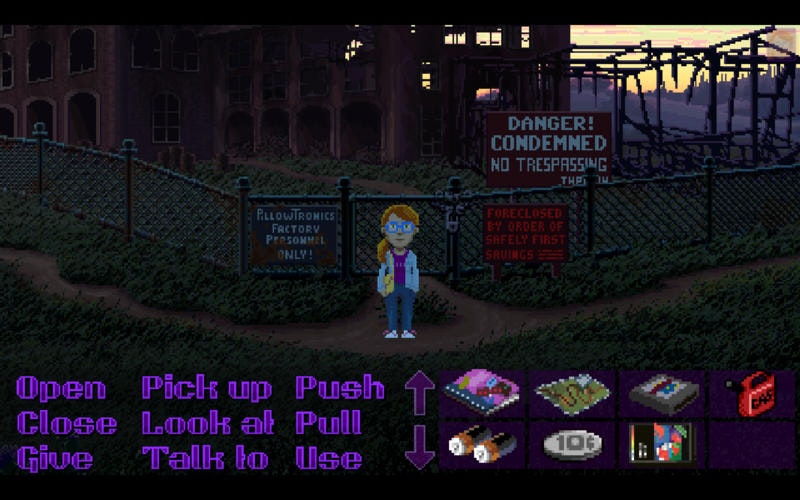The width and height of the screenshot is (800, 500).
Task: Activate the Pick up verb
Action: click(206, 388)
